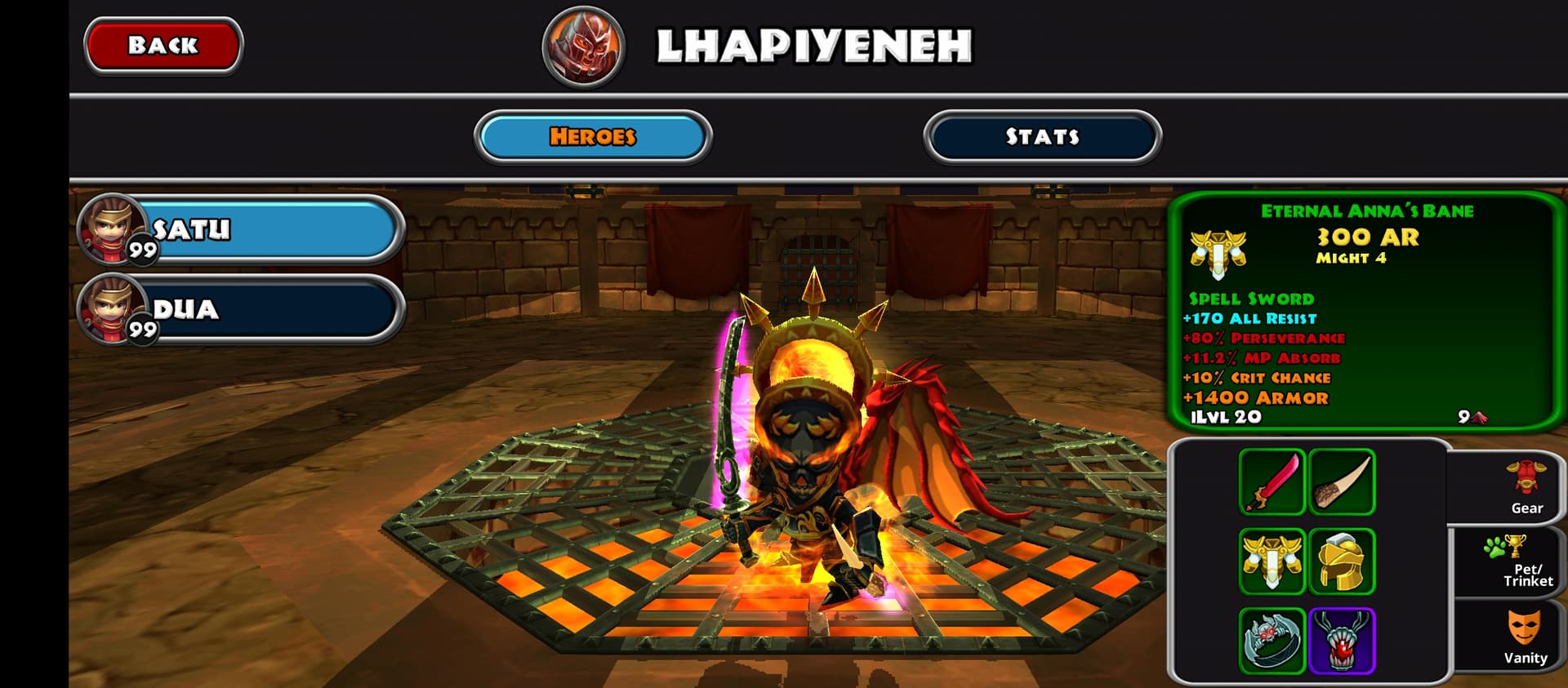Viewport: 1568px width, 688px height.
Task: Click the warrior portrait beside the player name
Action: 583,47
